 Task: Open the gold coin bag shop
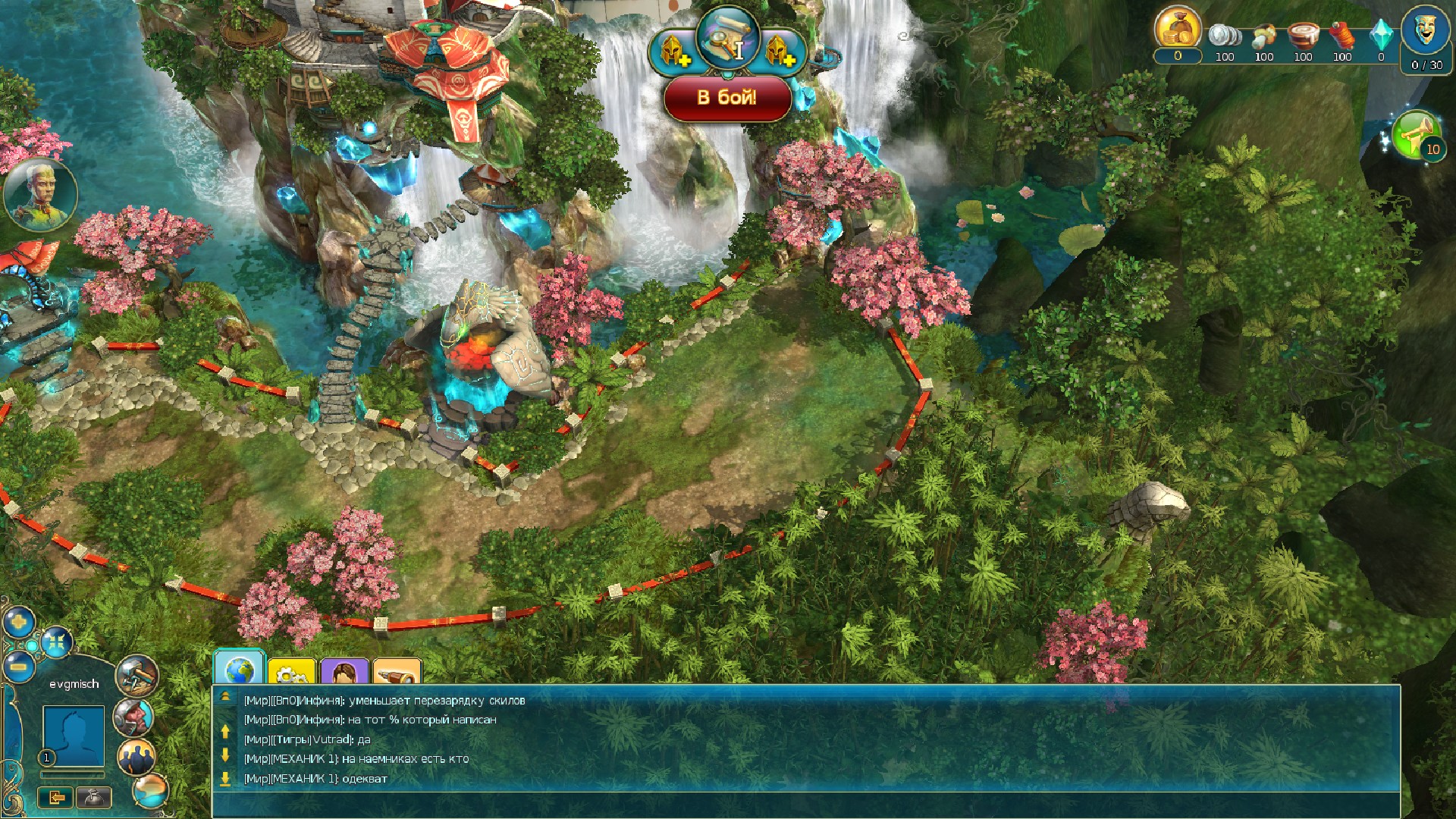click(x=1177, y=30)
